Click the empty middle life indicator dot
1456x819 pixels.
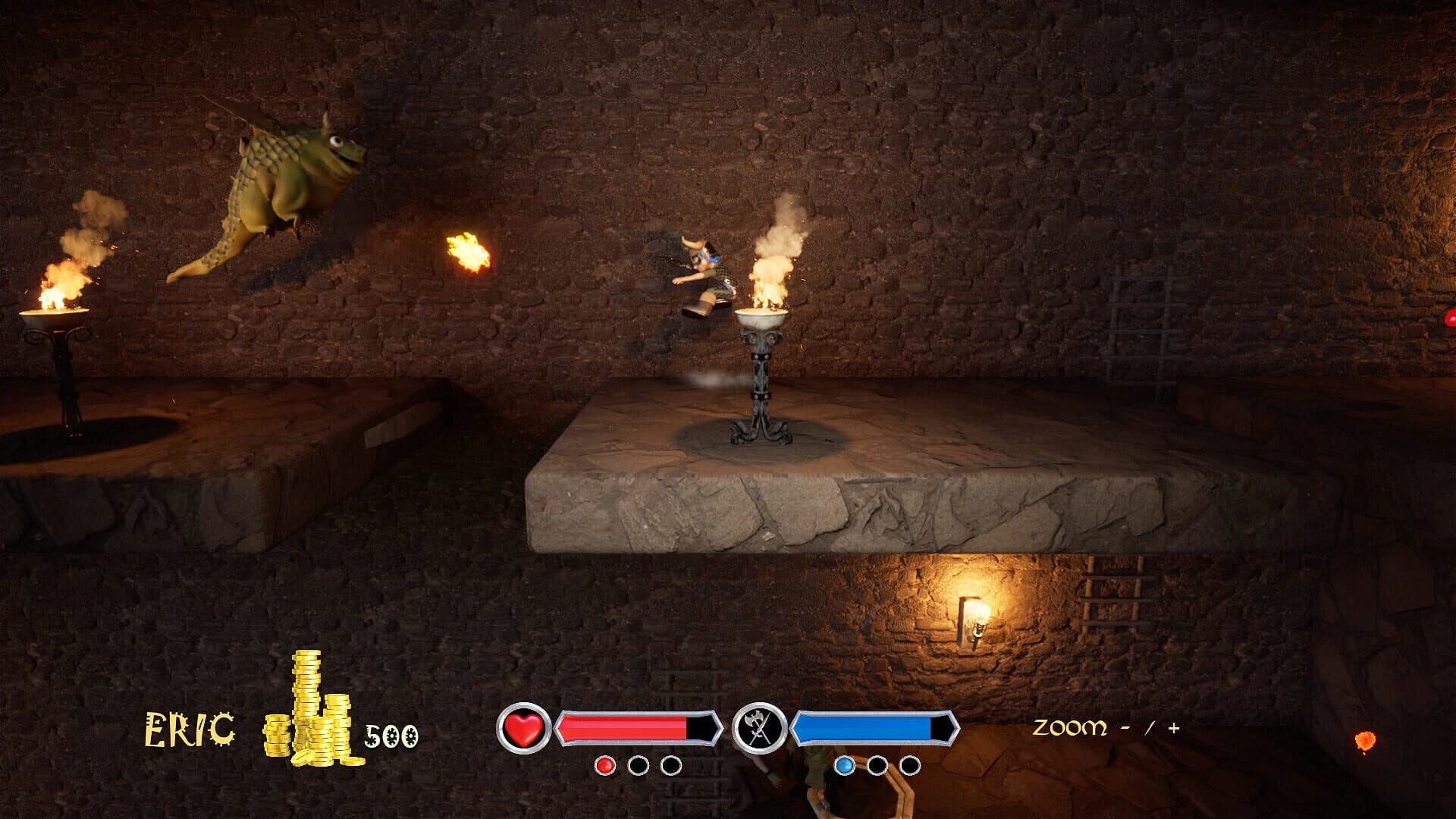[x=639, y=766]
